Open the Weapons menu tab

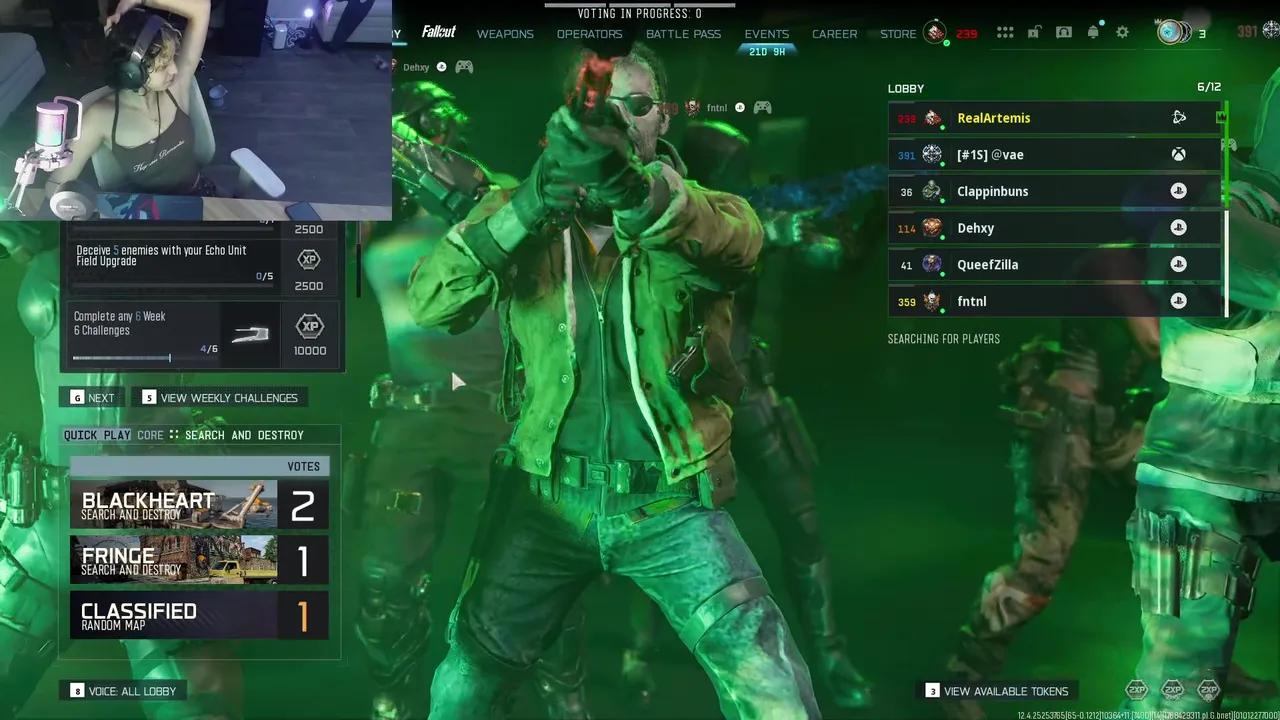(505, 33)
